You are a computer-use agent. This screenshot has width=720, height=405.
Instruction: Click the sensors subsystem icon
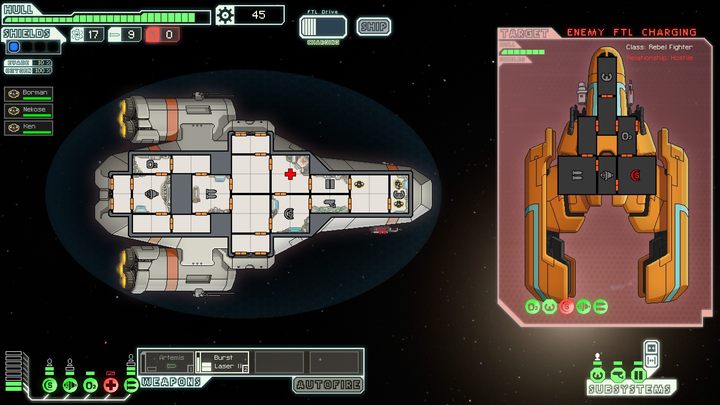618,374
